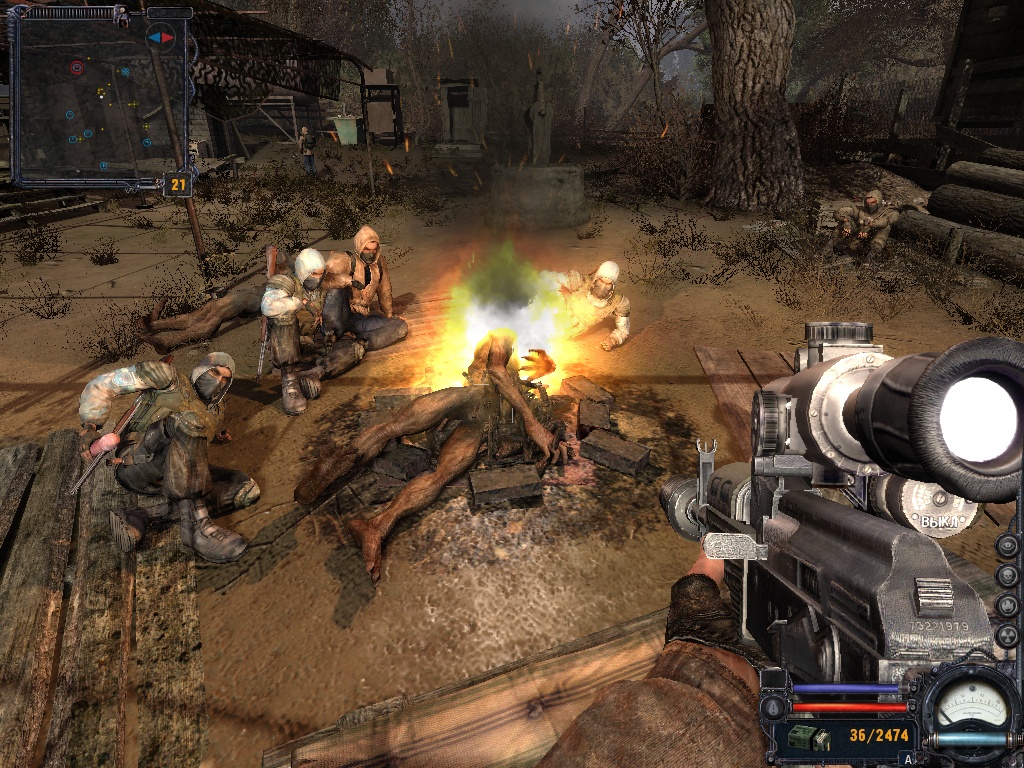1024x768 pixels.
Task: Click the blood drop status icon
Action: (x=772, y=708)
